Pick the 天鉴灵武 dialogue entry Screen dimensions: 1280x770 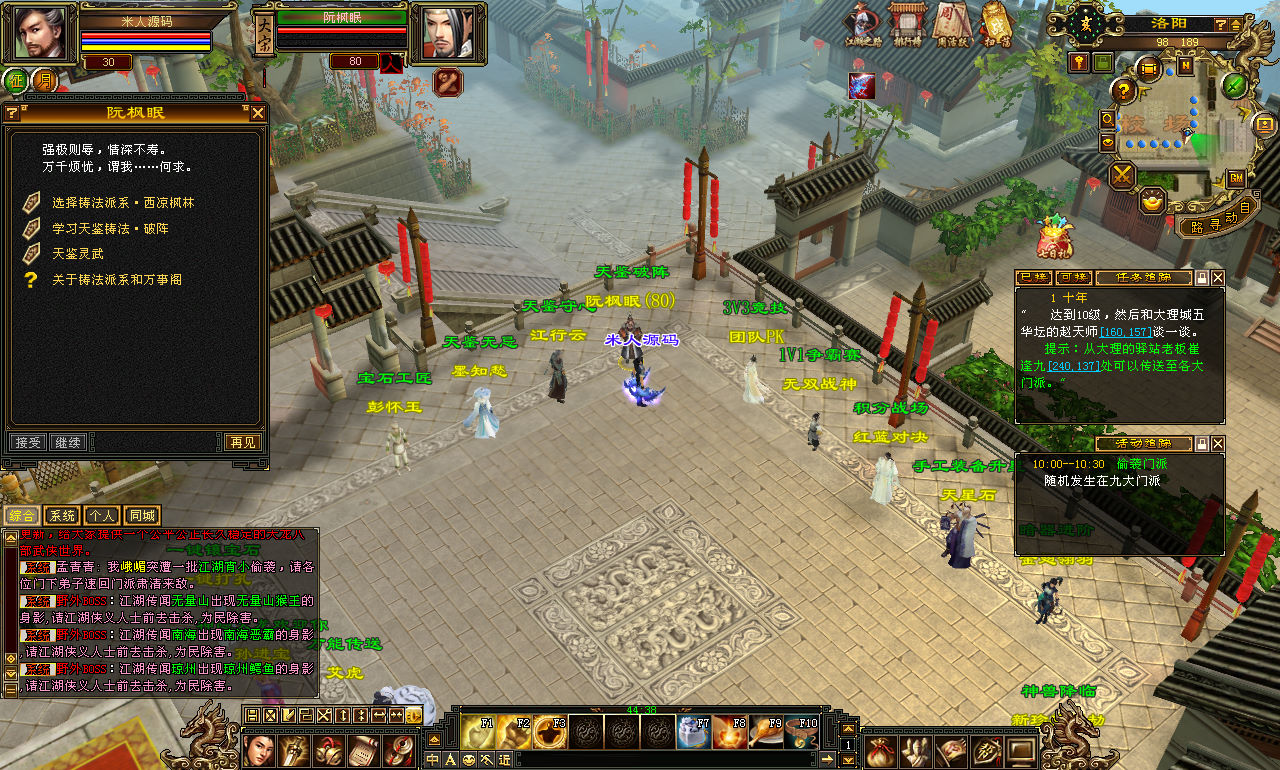coord(78,254)
